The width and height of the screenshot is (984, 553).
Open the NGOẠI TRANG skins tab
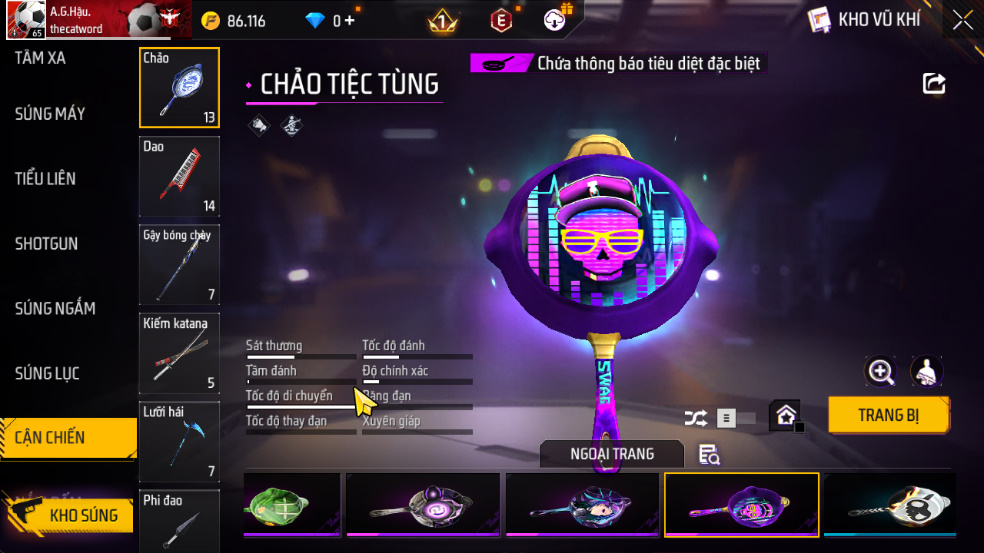612,454
